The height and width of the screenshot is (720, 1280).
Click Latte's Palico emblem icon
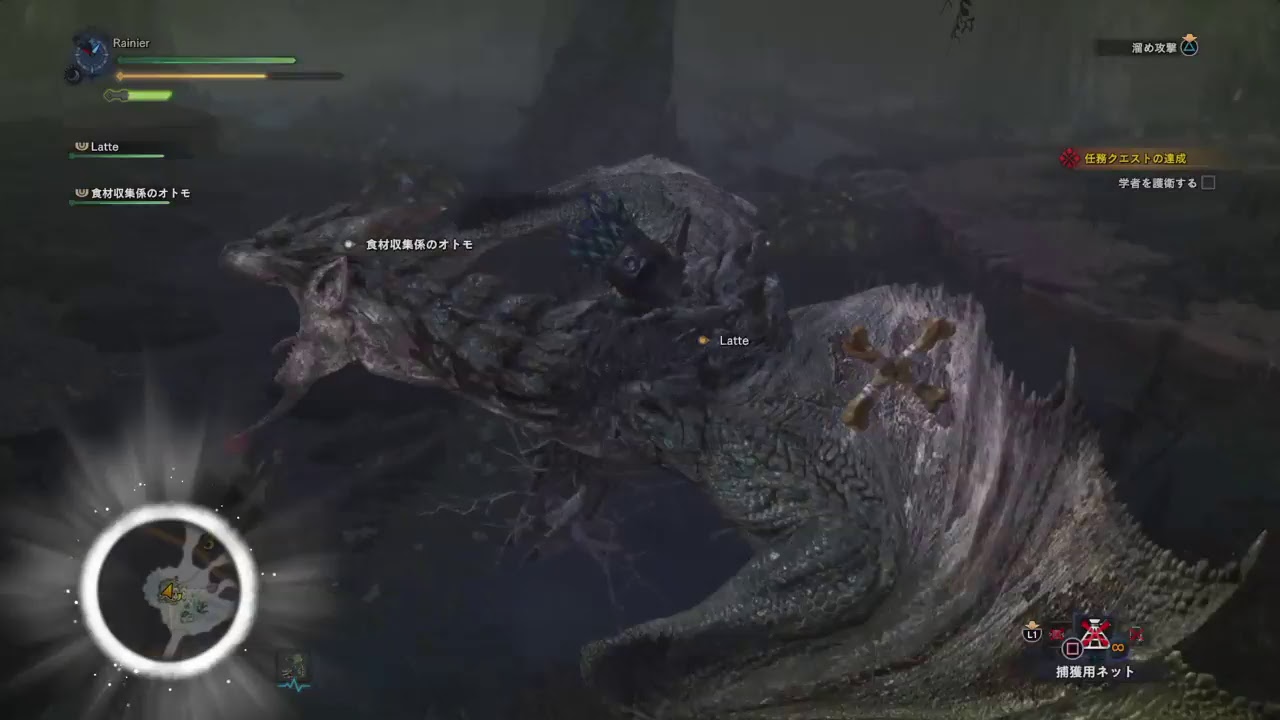[x=82, y=146]
